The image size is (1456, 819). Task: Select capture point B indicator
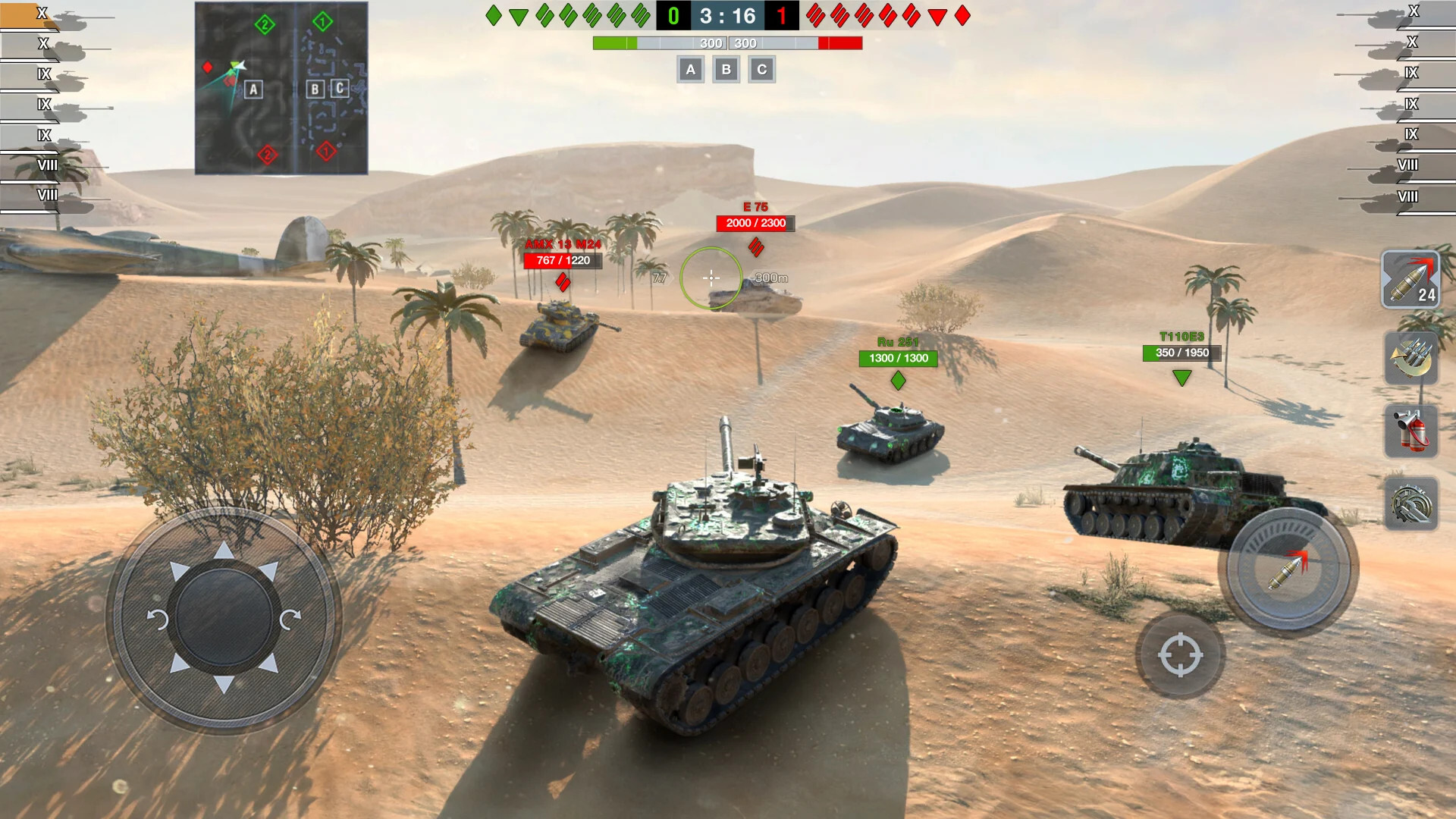(726, 70)
